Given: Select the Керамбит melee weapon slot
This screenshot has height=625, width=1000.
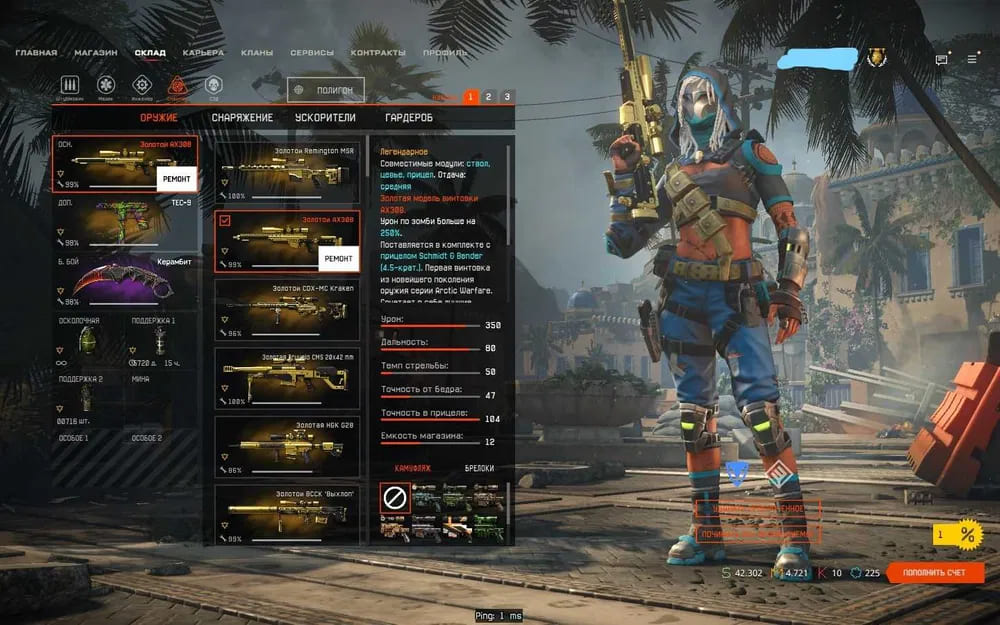Looking at the screenshot, I should coord(125,281).
